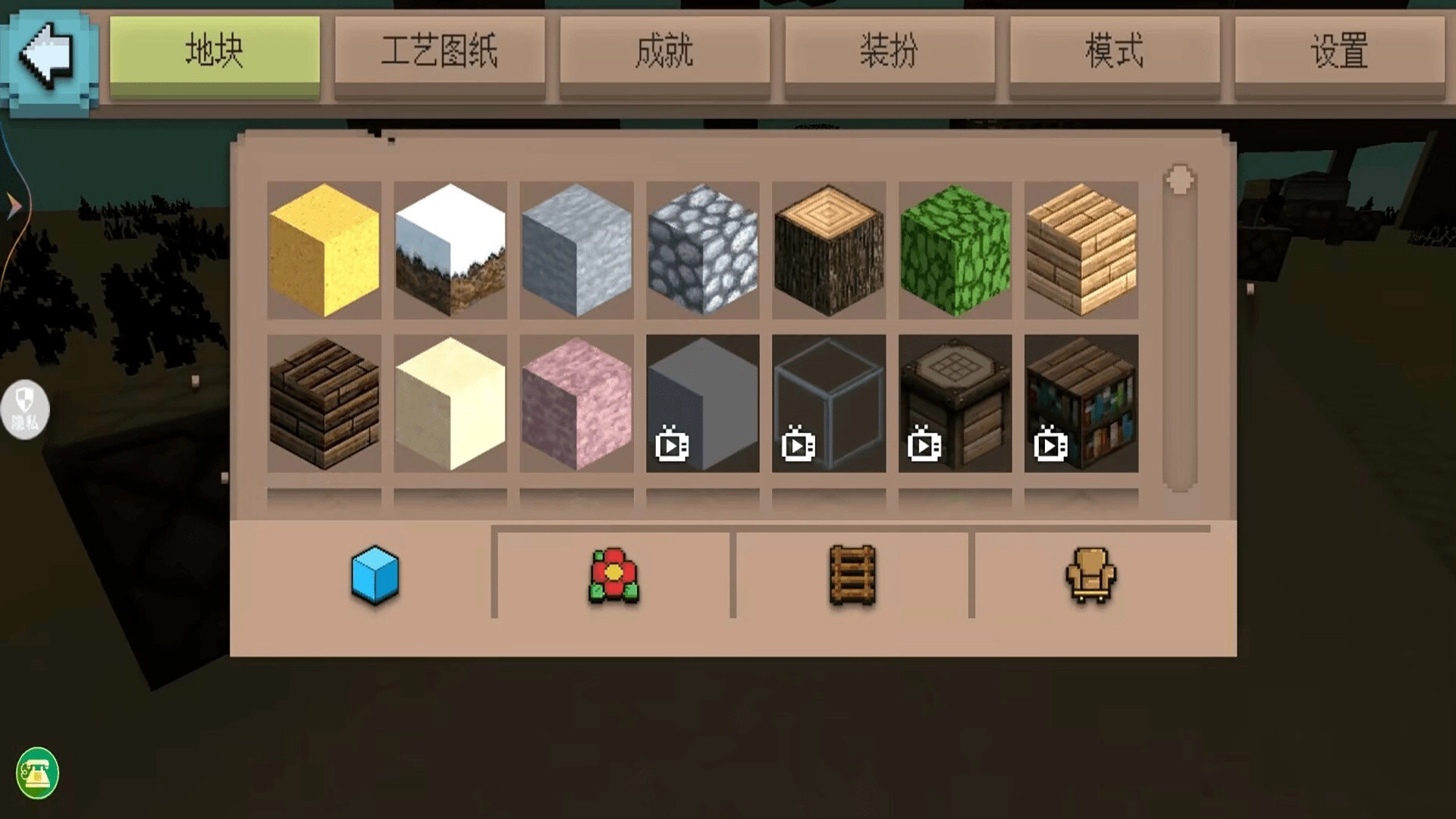Viewport: 1456px width, 819px height.
Task: Open the privacy shield panel
Action: [x=25, y=409]
